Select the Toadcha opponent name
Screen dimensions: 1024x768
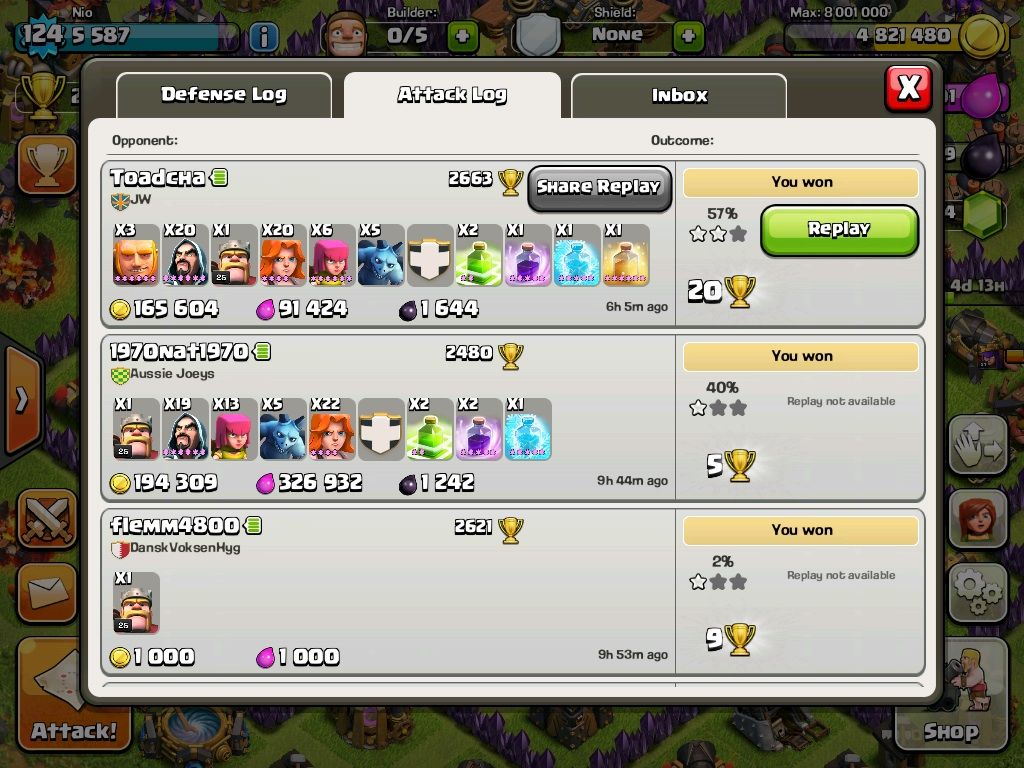(x=158, y=178)
